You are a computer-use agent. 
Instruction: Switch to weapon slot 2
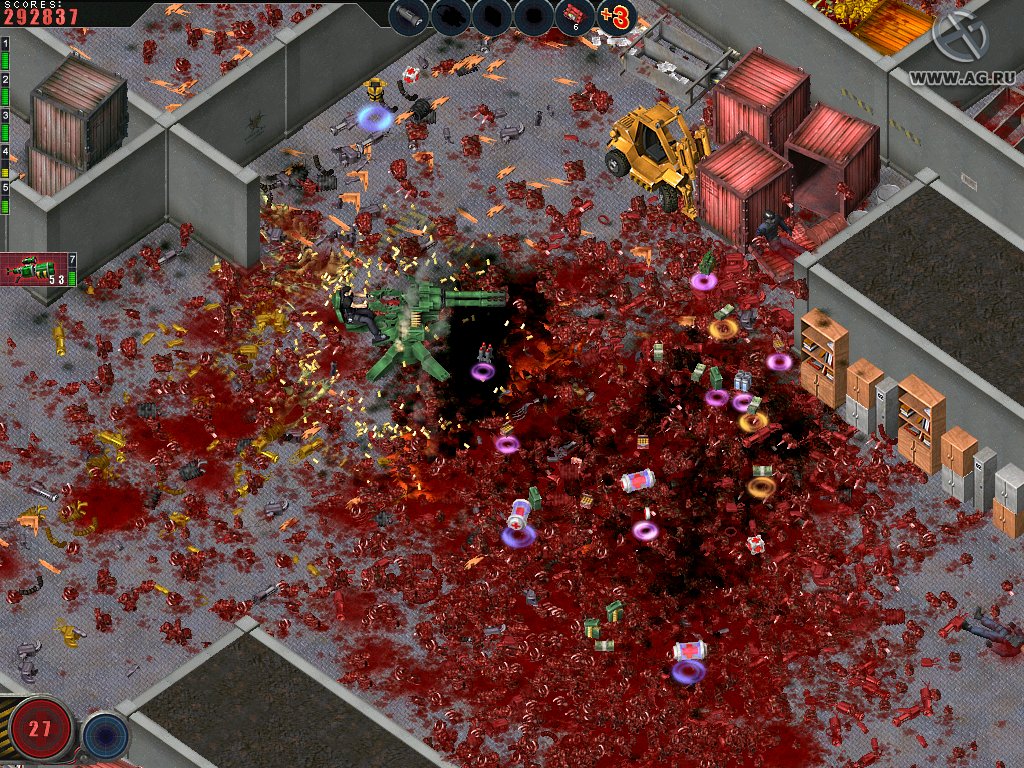tap(6, 90)
